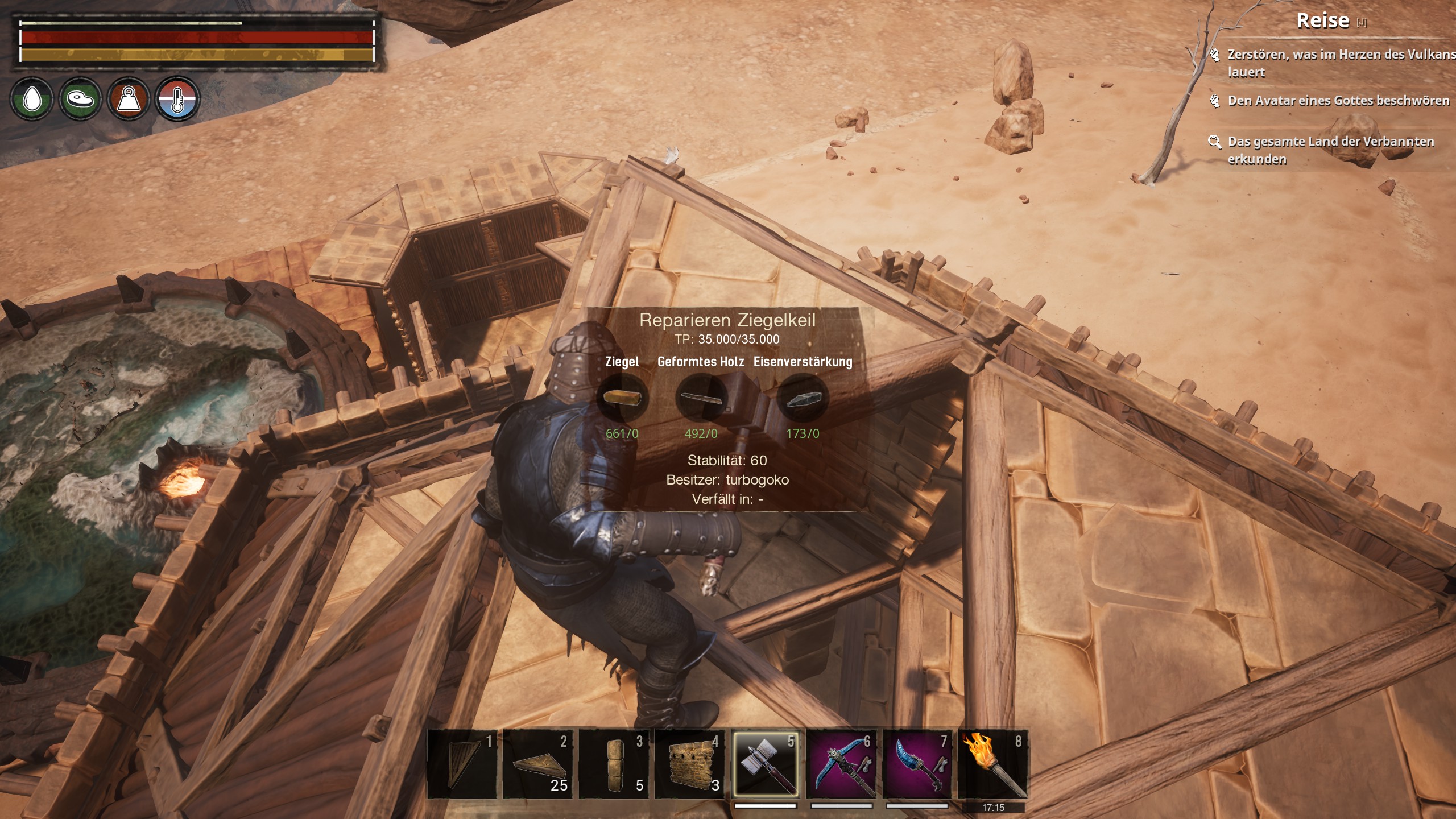Click the Eisenverstärkung ingredient icon
The height and width of the screenshot is (819, 1456).
(x=803, y=399)
